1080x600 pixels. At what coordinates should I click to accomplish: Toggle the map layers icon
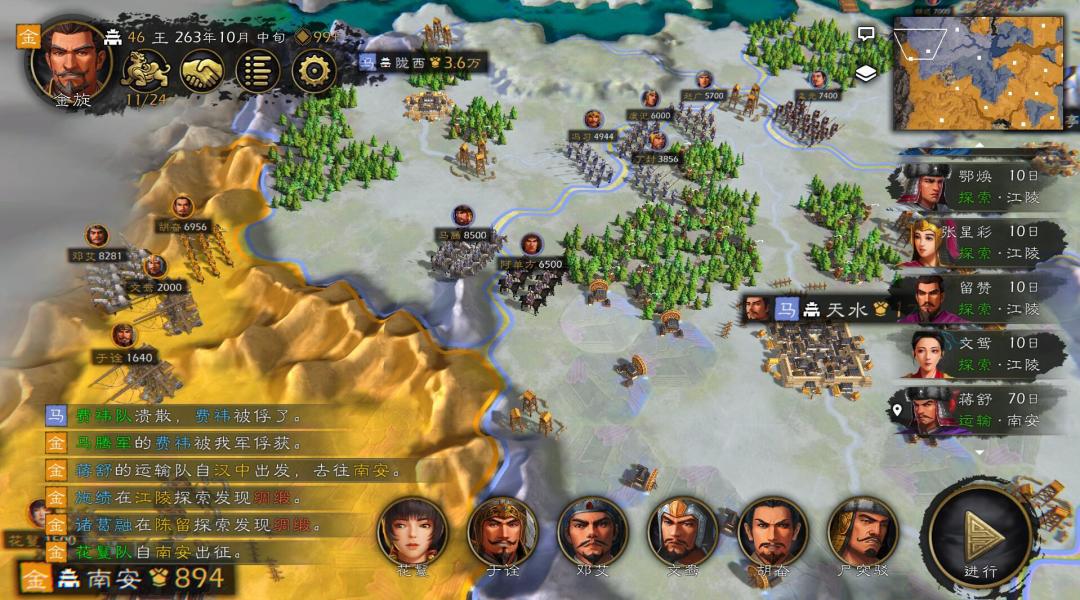coord(866,72)
